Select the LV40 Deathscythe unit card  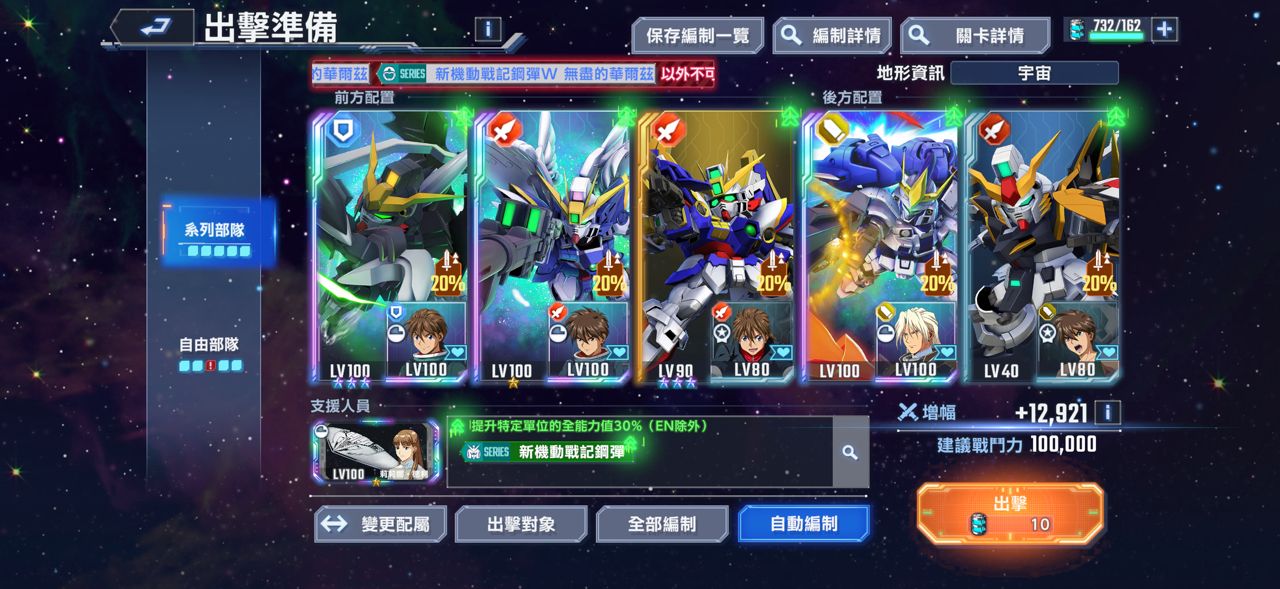(1042, 247)
